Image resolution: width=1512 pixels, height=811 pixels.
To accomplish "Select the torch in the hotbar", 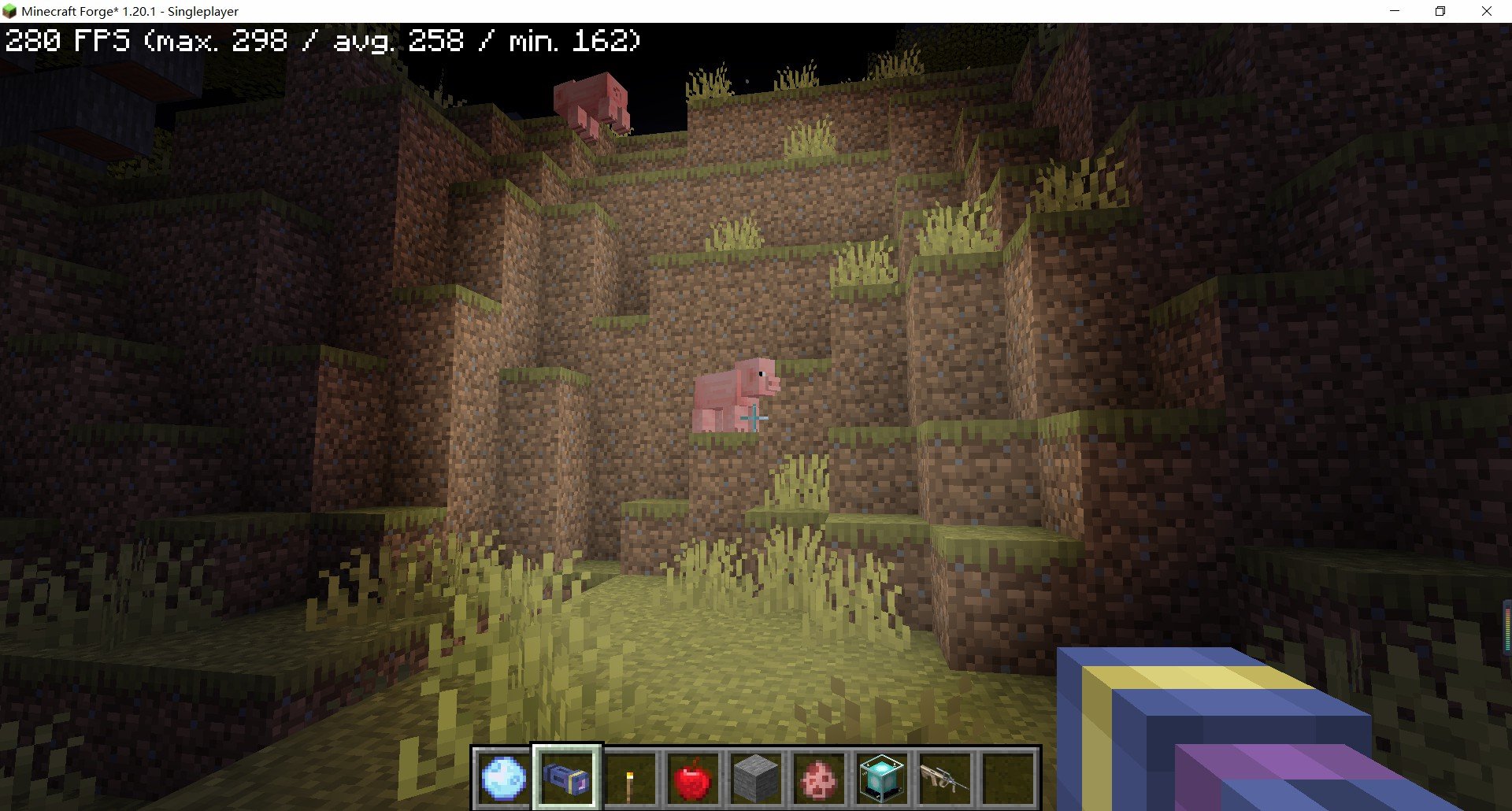I will 628,776.
